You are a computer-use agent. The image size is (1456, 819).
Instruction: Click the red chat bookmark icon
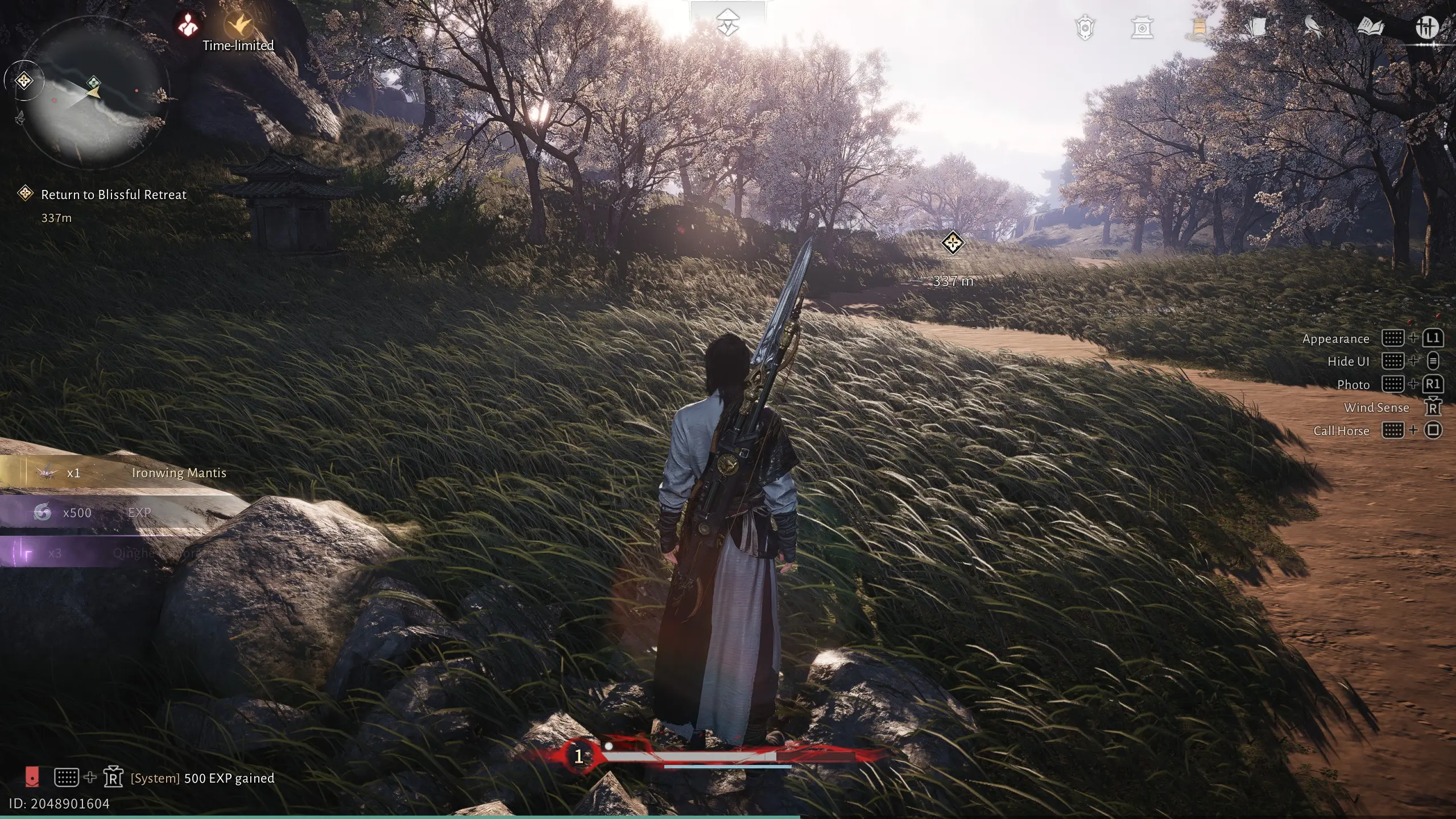click(32, 776)
